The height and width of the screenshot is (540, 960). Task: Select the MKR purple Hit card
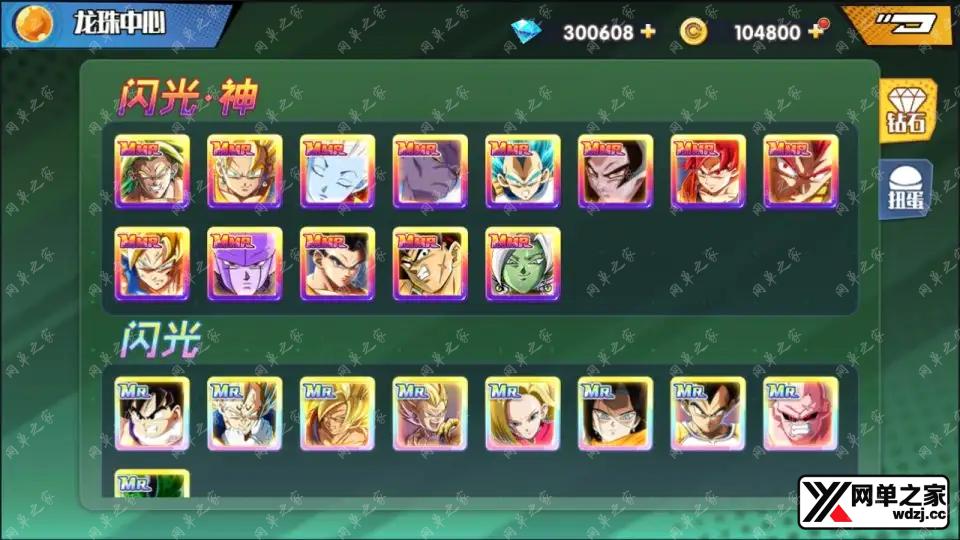click(x=244, y=263)
